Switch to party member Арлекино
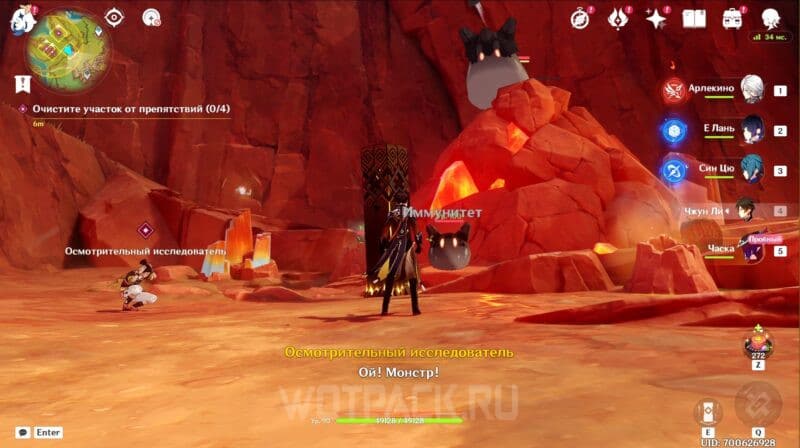Image resolution: width=800 pixels, height=448 pixels. coord(752,90)
